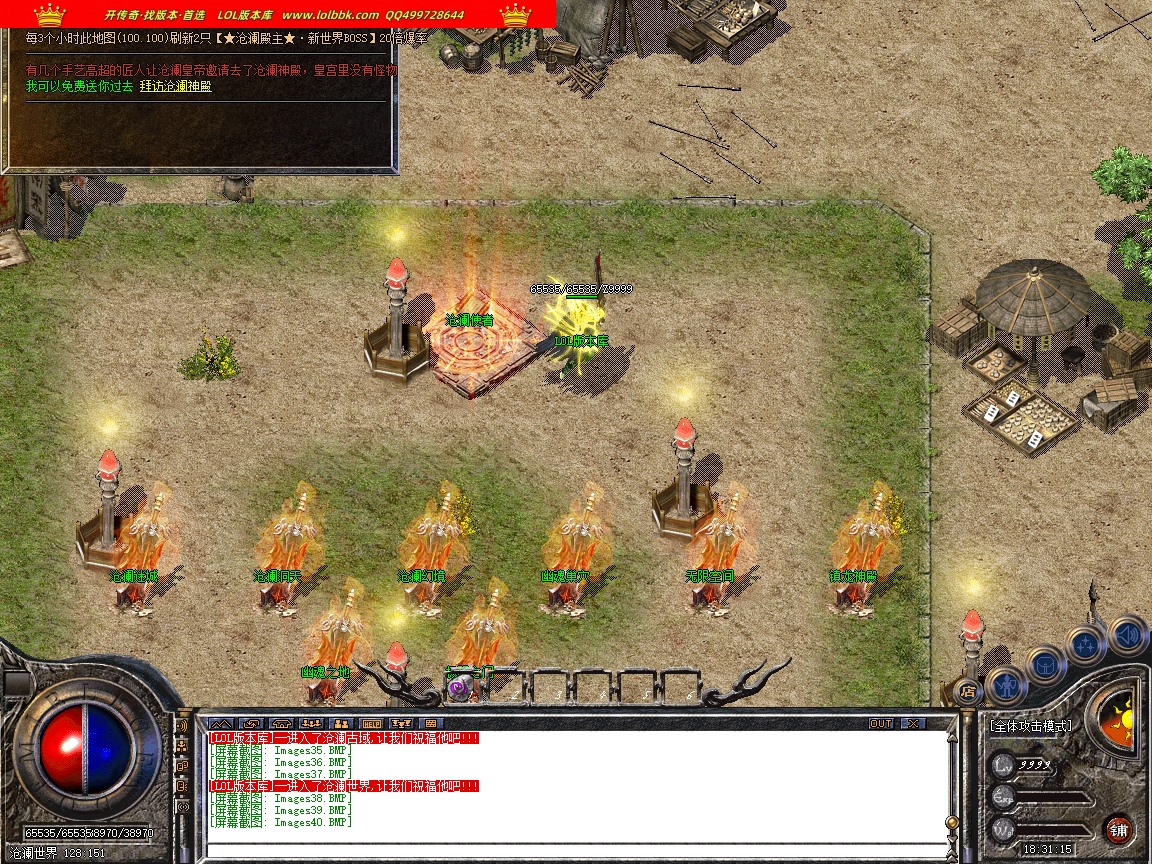Open the skills sparkle icon
The image size is (1152, 864).
(x=1086, y=645)
